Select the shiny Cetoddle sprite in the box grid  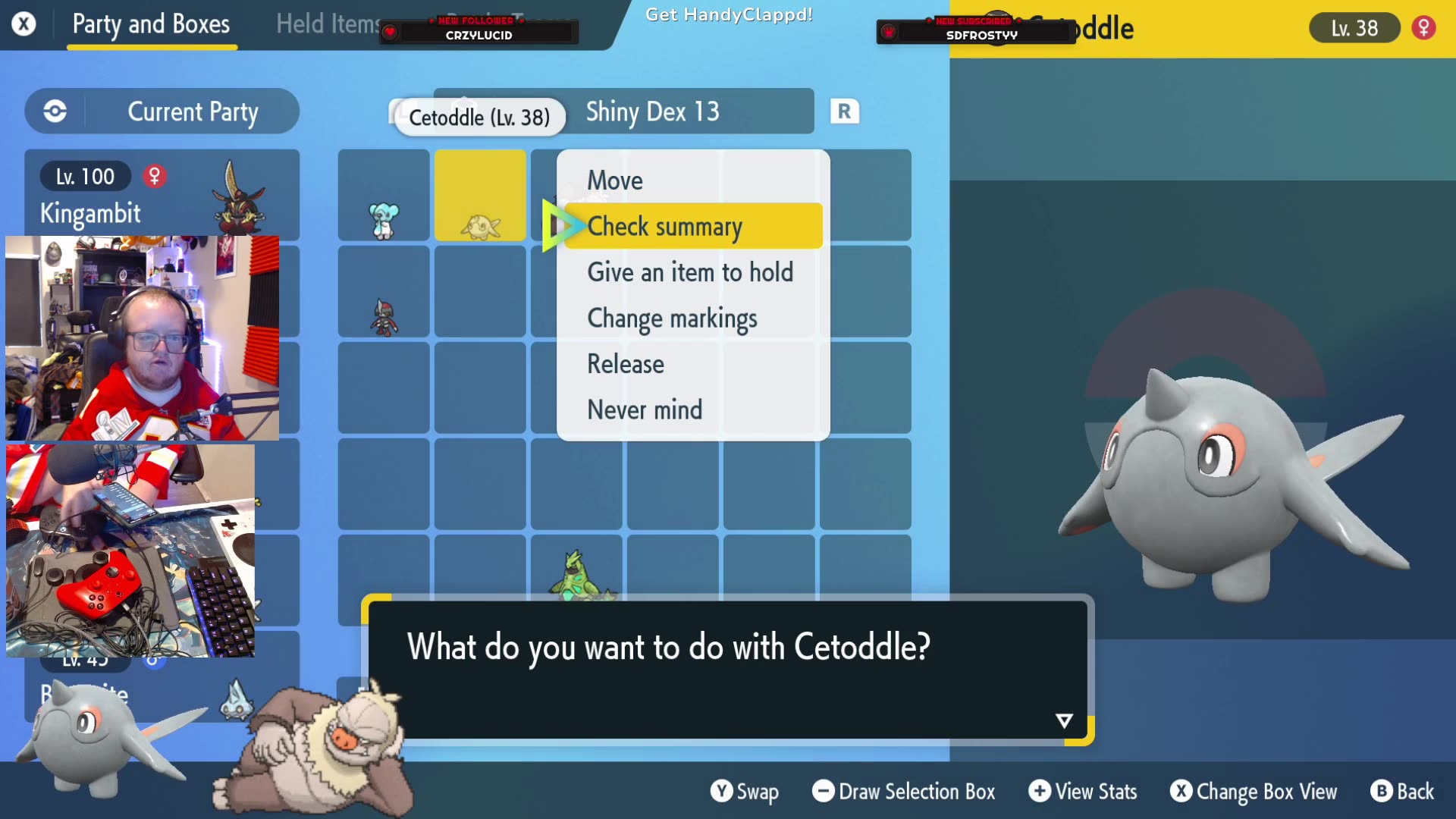[x=479, y=220]
